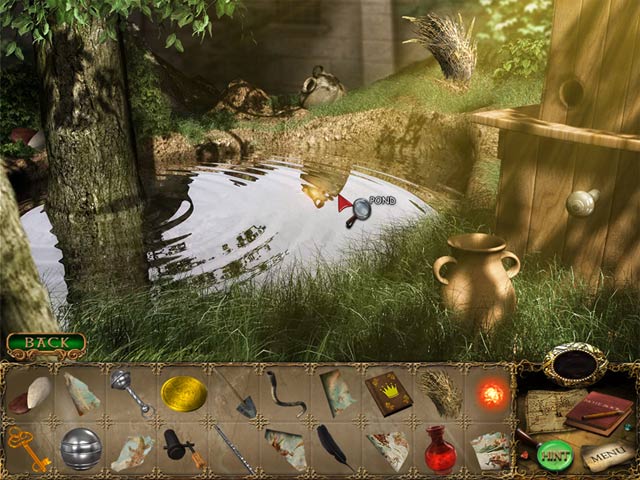Pick the golden key from inventory
This screenshot has height=480, width=640.
click(x=29, y=446)
